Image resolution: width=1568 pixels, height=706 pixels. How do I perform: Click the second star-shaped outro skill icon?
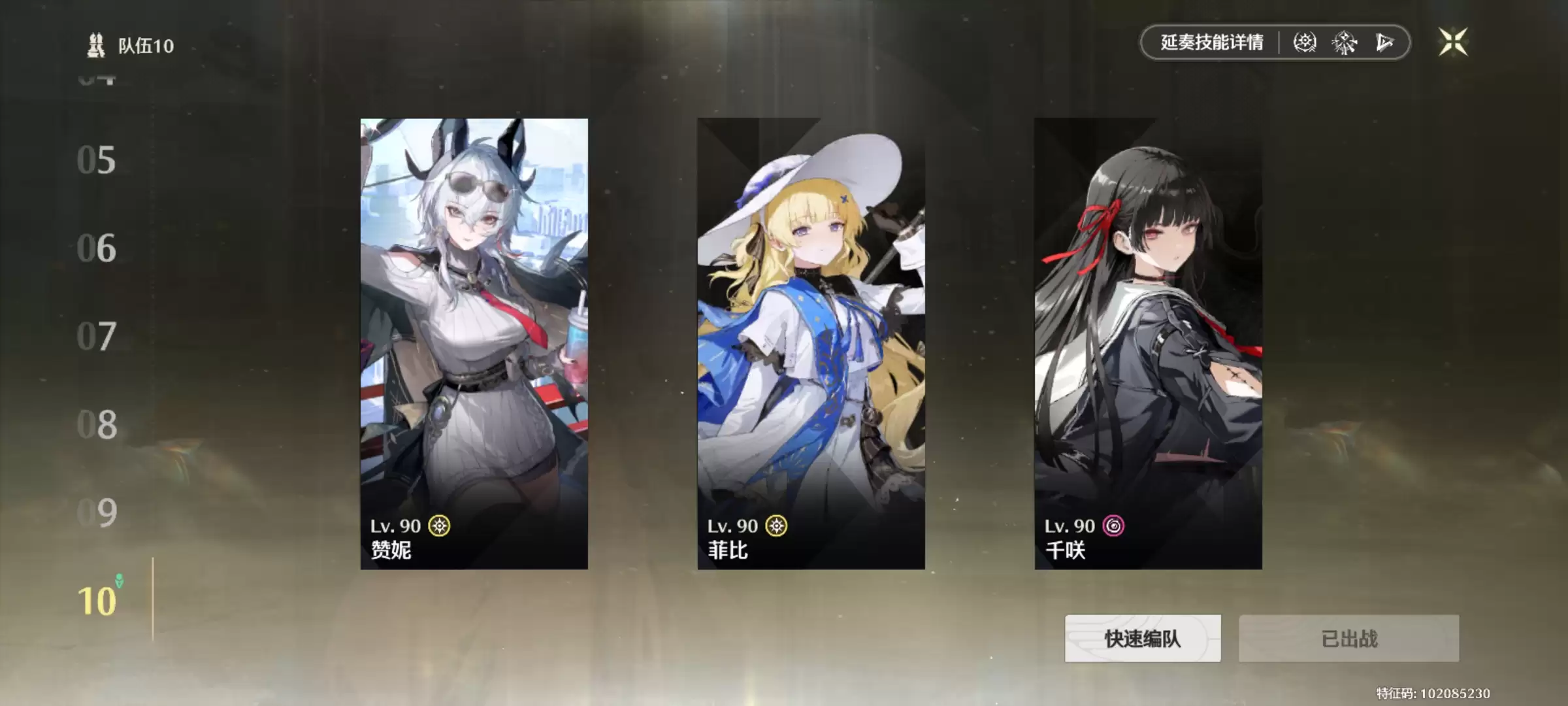[x=1344, y=42]
